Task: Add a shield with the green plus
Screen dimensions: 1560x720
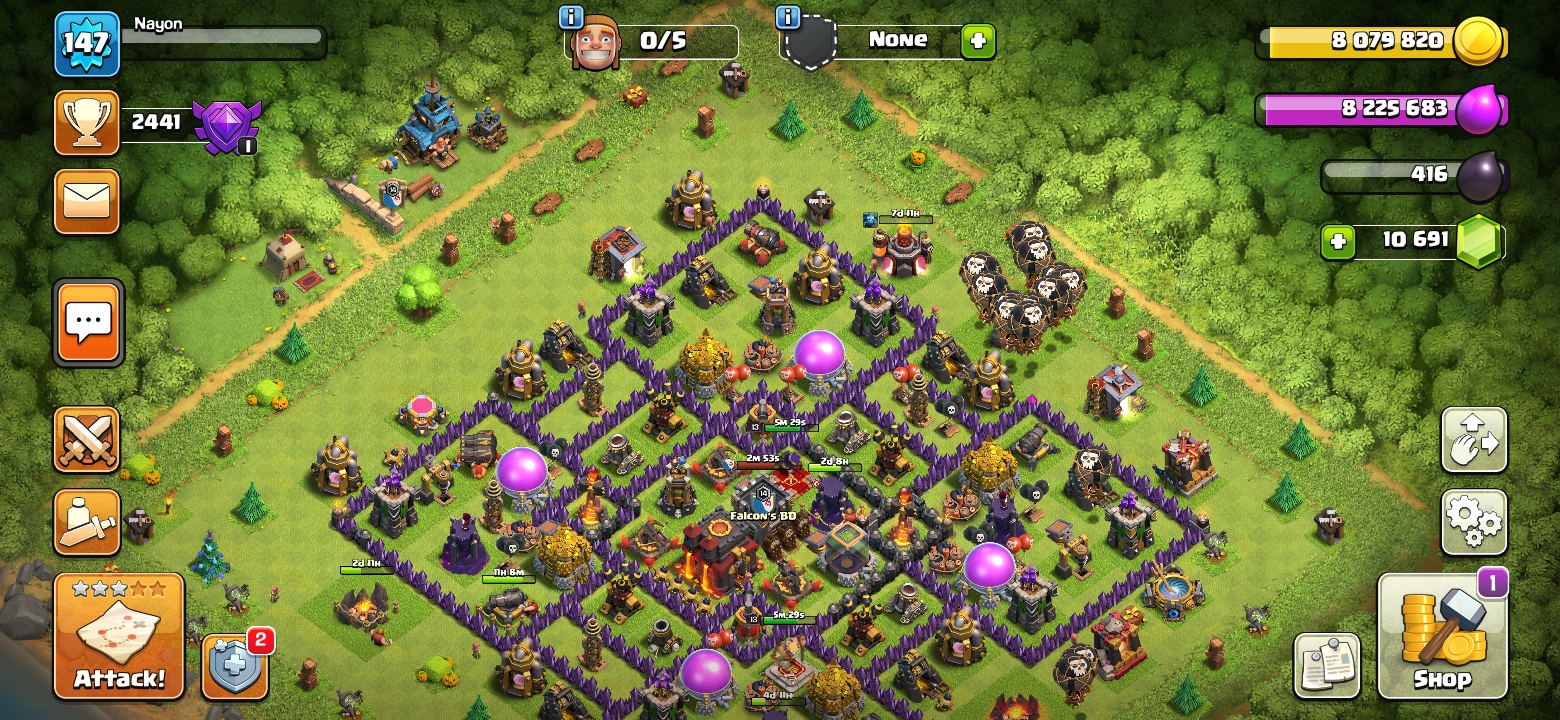Action: [x=977, y=41]
